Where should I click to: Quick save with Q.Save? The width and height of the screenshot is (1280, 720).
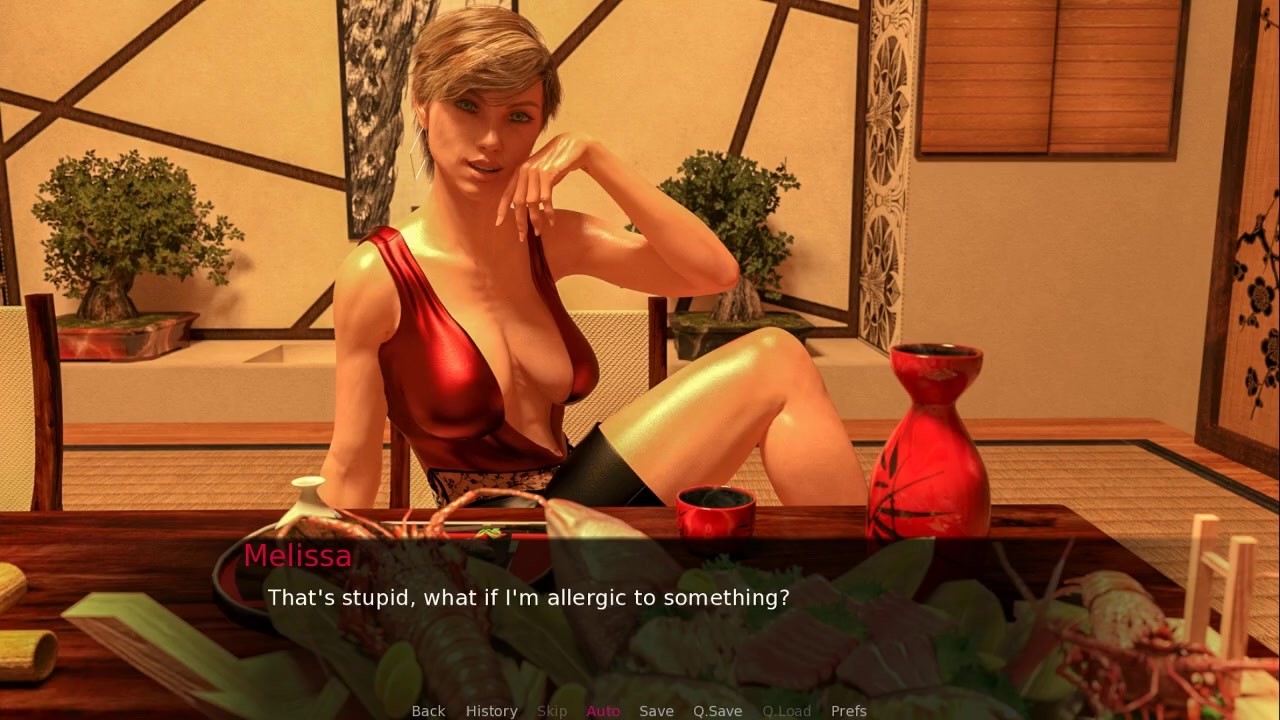point(717,711)
